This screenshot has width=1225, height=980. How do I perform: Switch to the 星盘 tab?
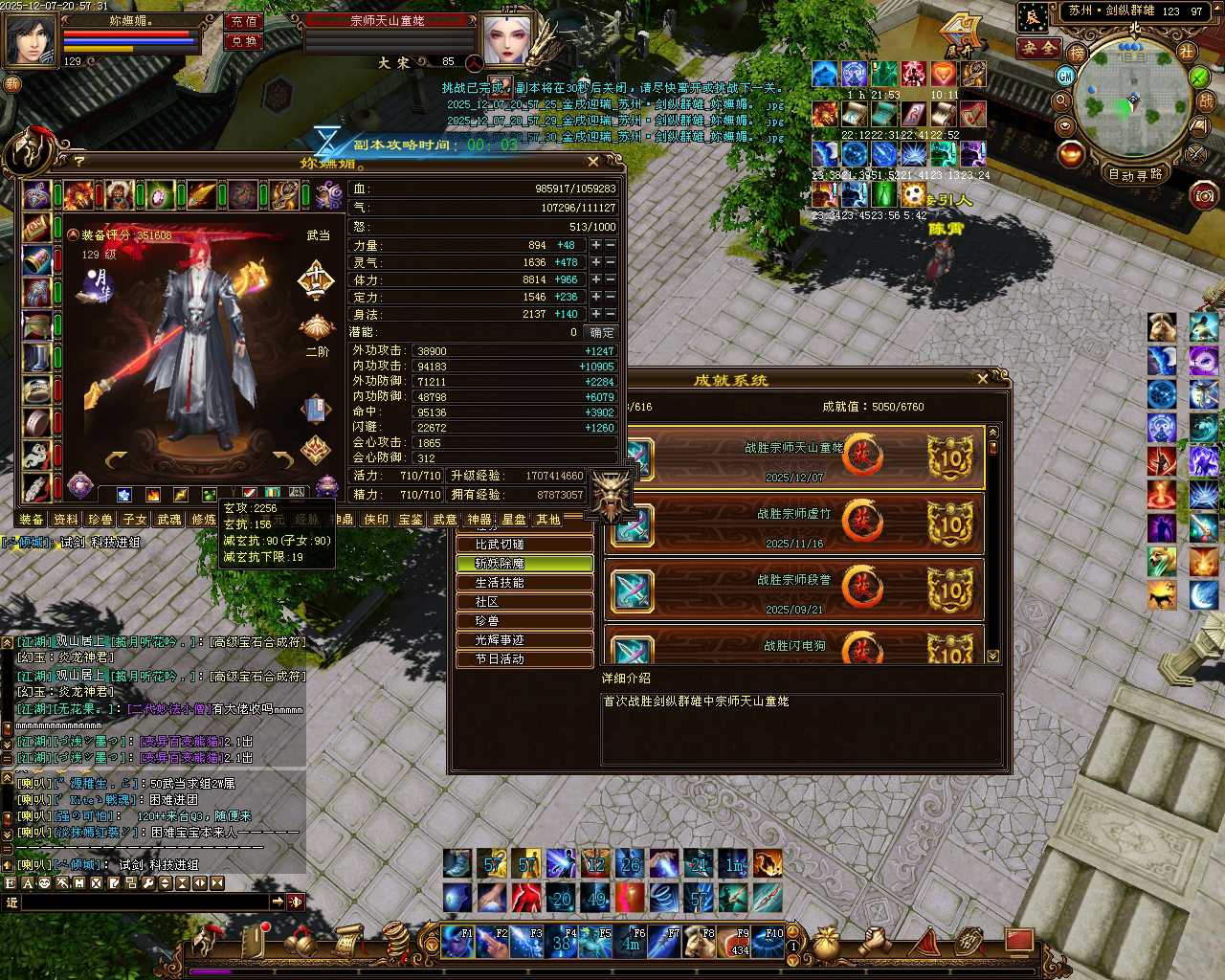point(514,520)
